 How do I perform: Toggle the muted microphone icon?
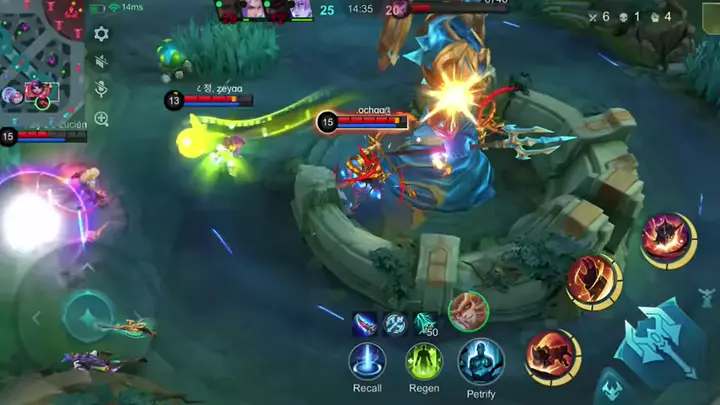point(101,89)
